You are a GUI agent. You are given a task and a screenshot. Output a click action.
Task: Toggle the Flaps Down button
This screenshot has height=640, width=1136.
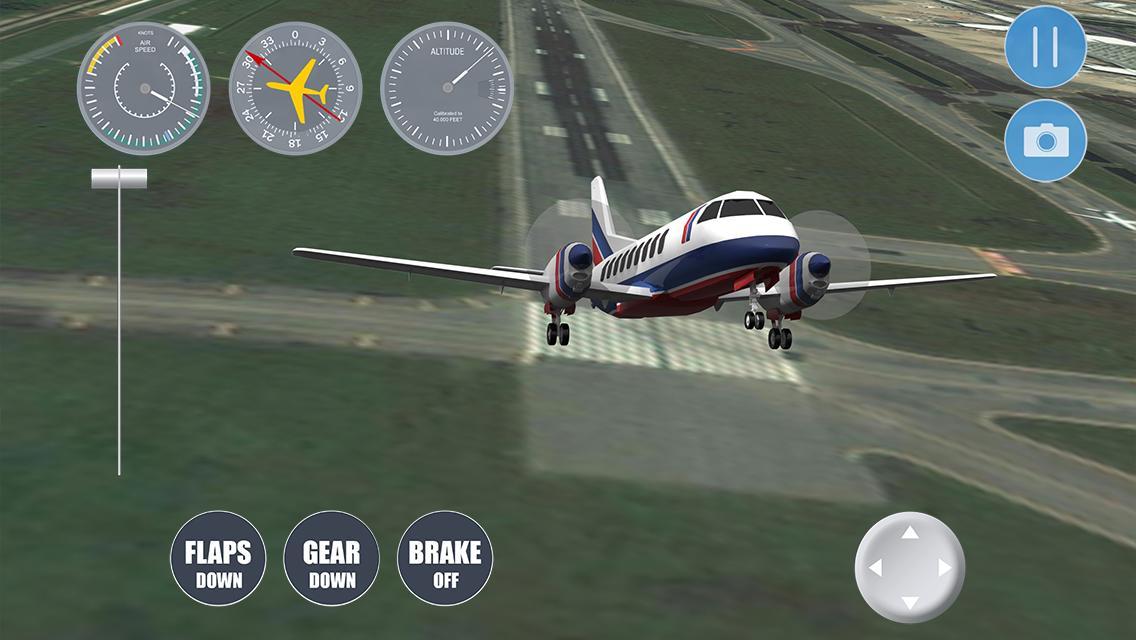218,558
